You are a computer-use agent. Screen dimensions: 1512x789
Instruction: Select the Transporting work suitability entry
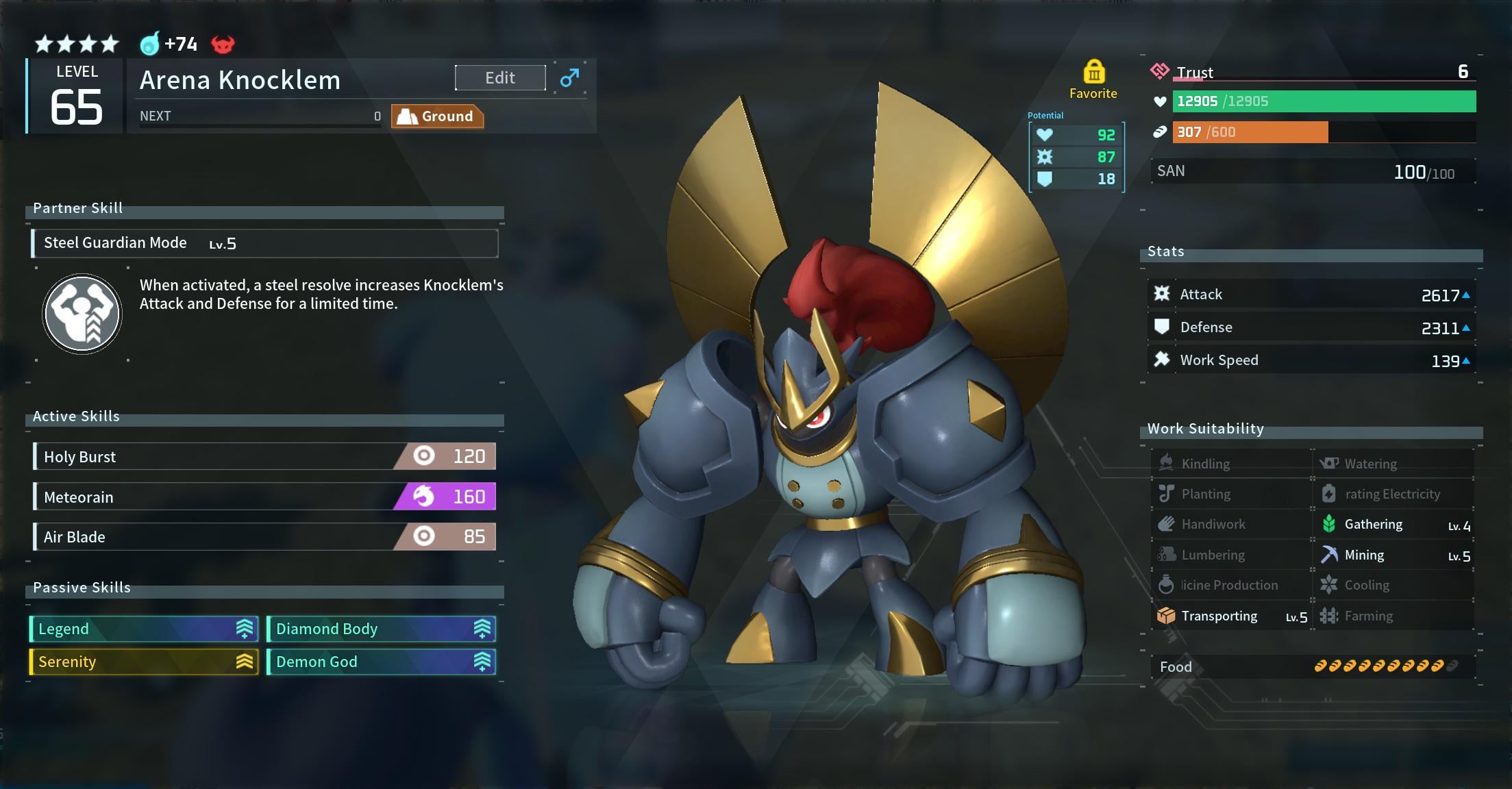(1231, 616)
